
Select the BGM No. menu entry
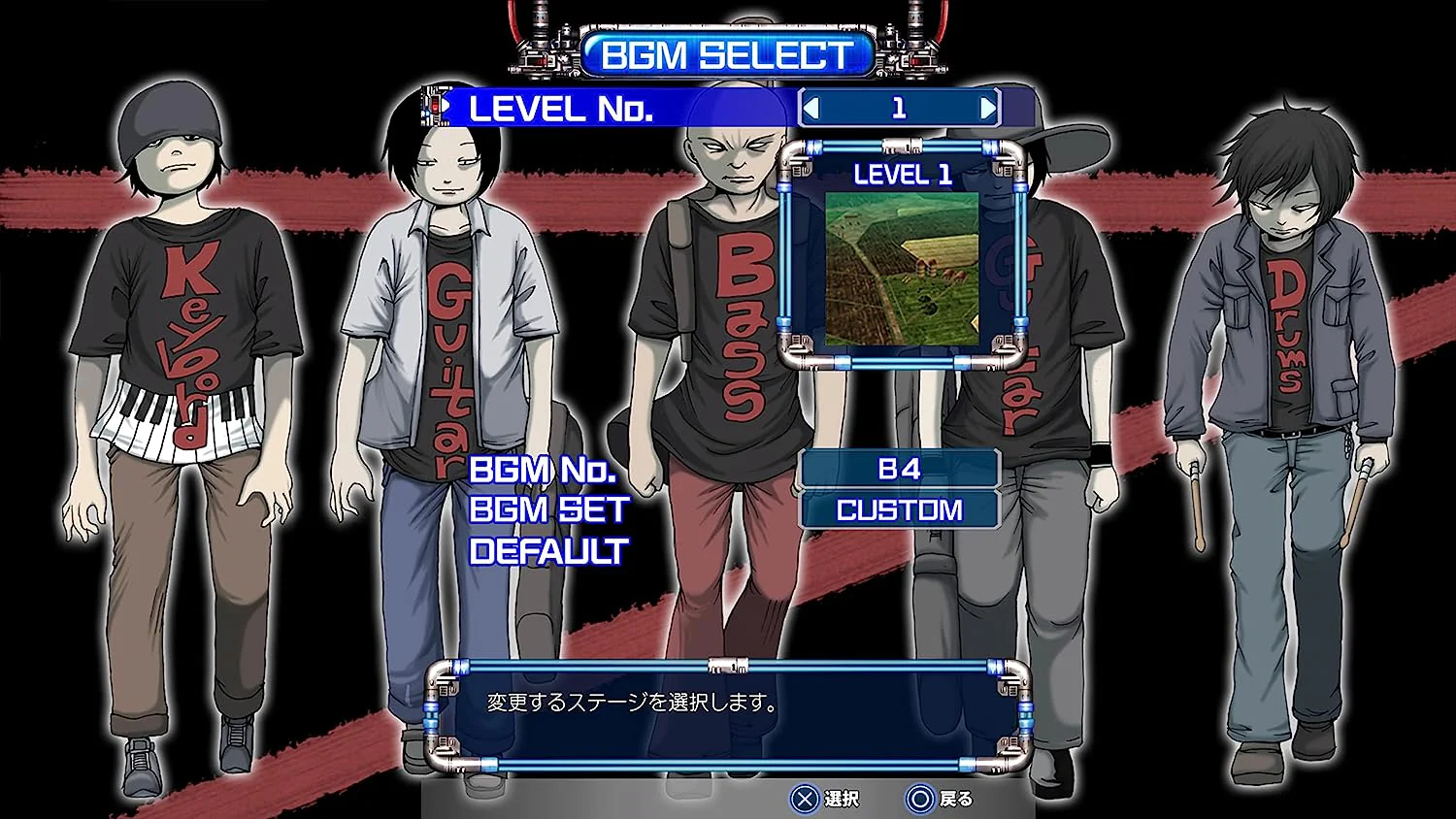(543, 470)
